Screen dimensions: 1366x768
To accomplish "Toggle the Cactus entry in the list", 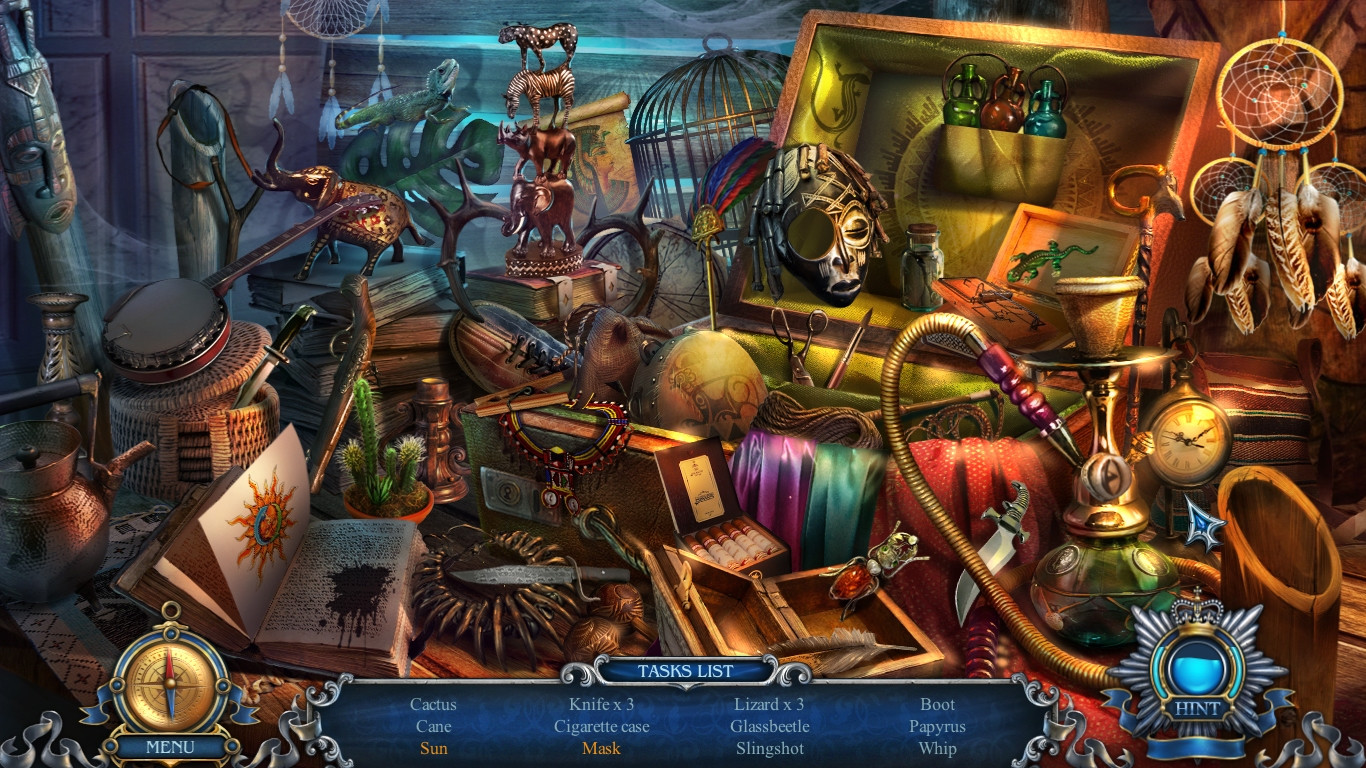I will tap(433, 704).
